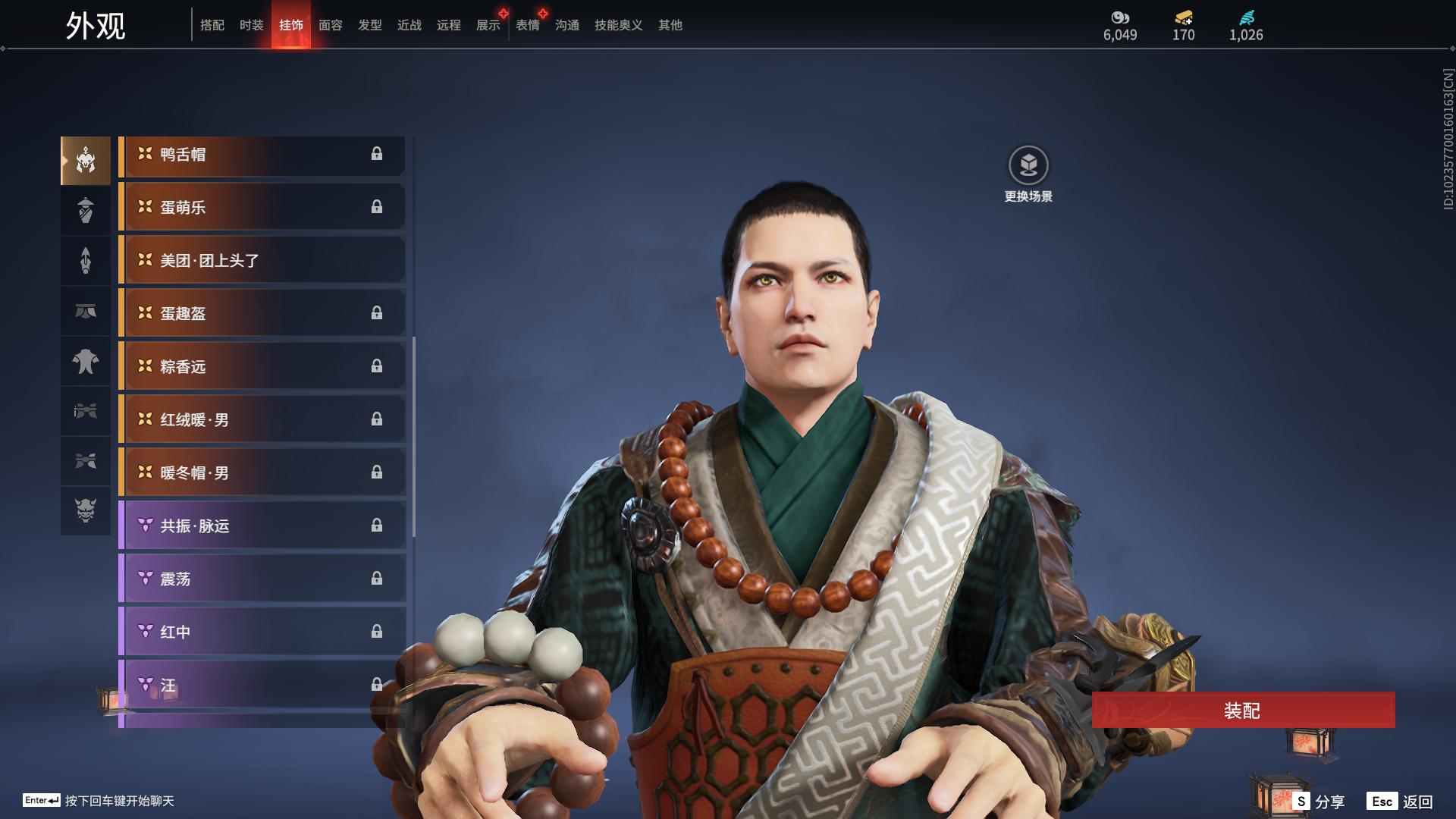This screenshot has width=1456, height=819.
Task: Open the 近战 weapon skins tab
Action: (409, 25)
